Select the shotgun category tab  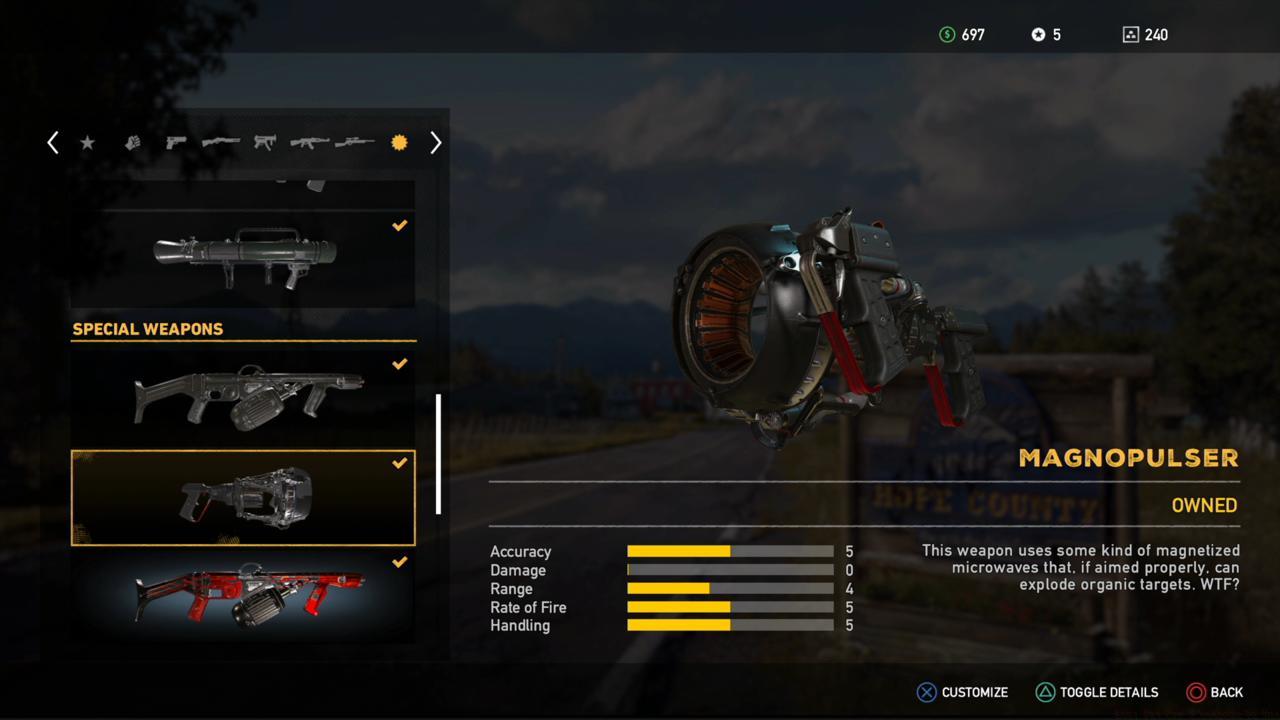[x=220, y=143]
